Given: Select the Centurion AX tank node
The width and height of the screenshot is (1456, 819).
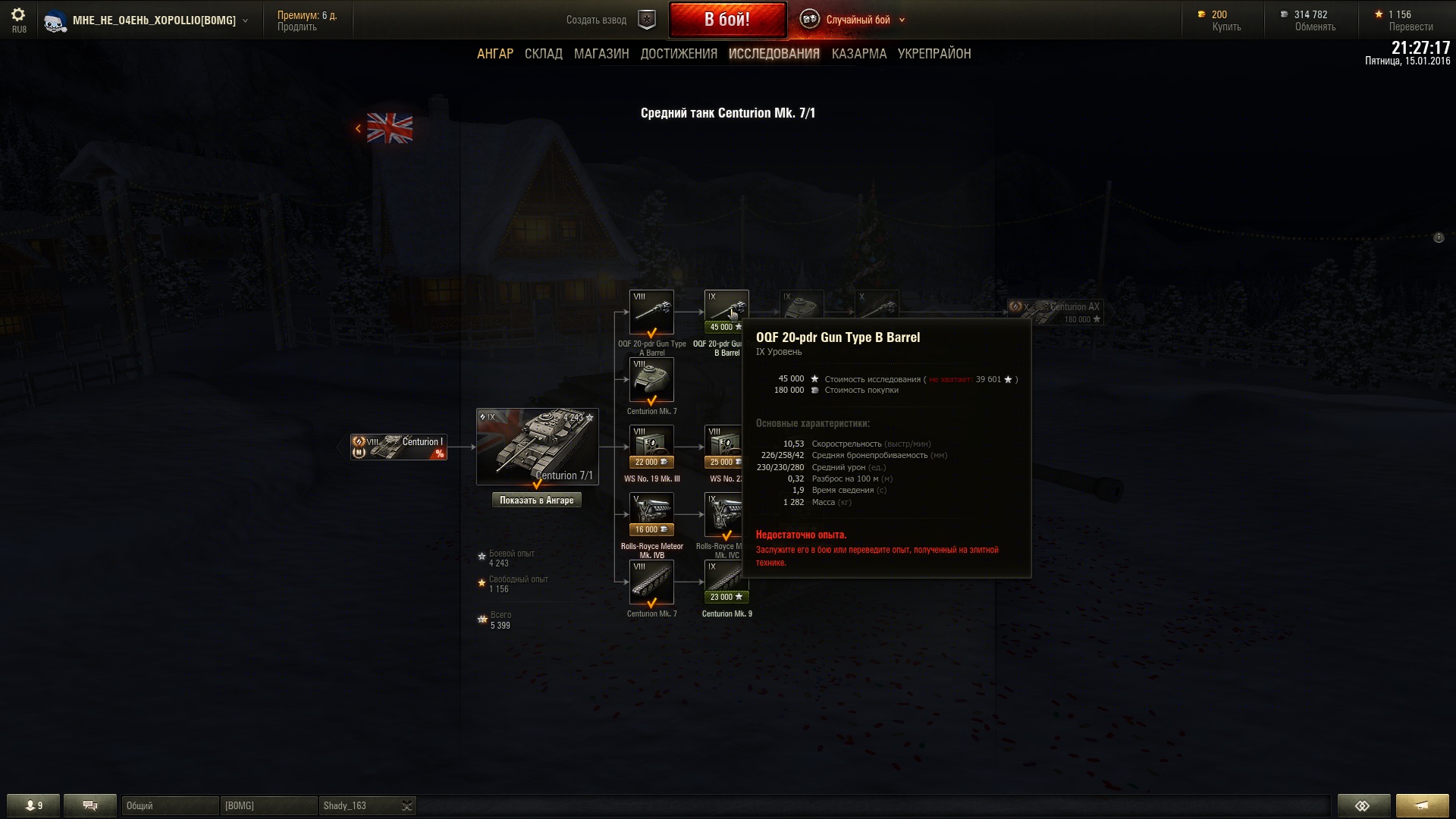Looking at the screenshot, I should pos(1055,312).
